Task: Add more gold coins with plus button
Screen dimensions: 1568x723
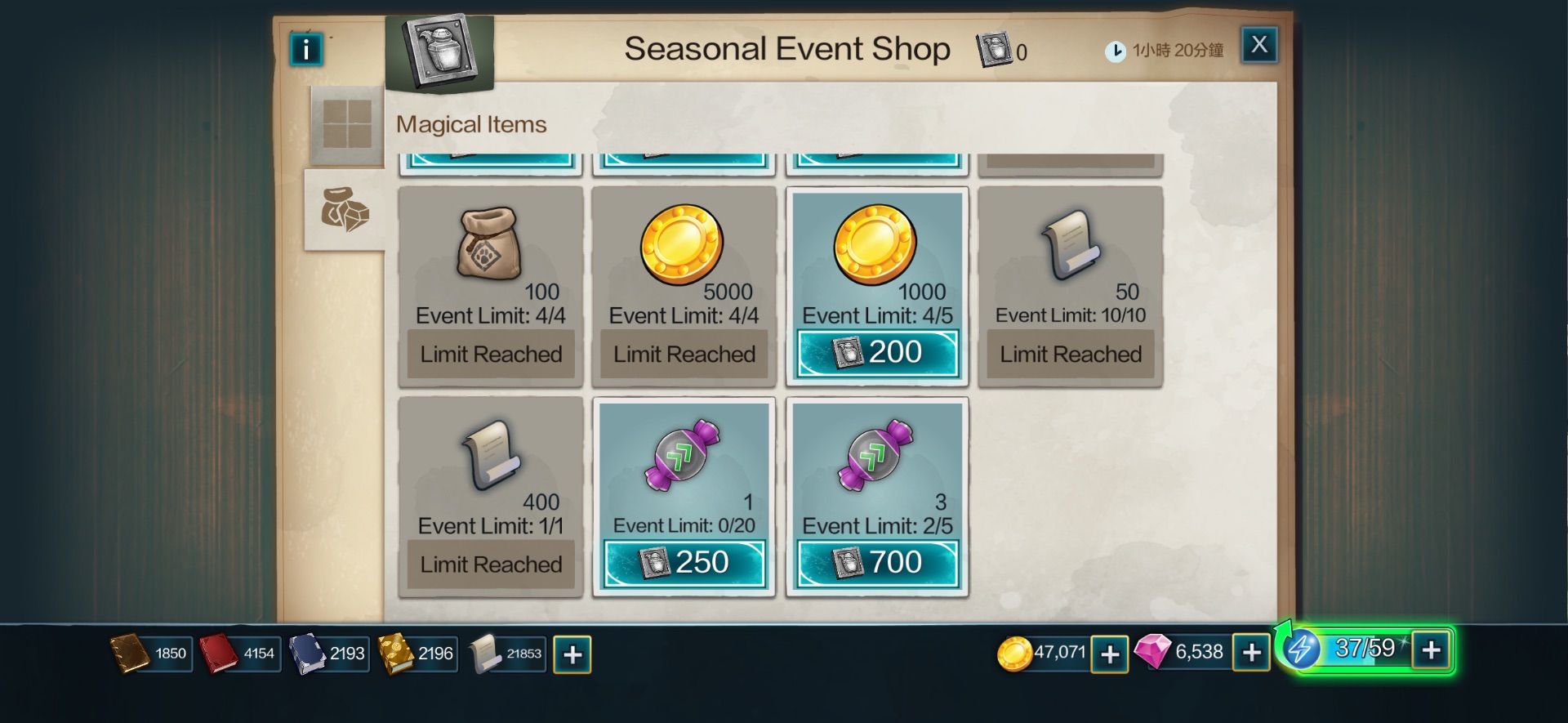Action: coord(1110,654)
